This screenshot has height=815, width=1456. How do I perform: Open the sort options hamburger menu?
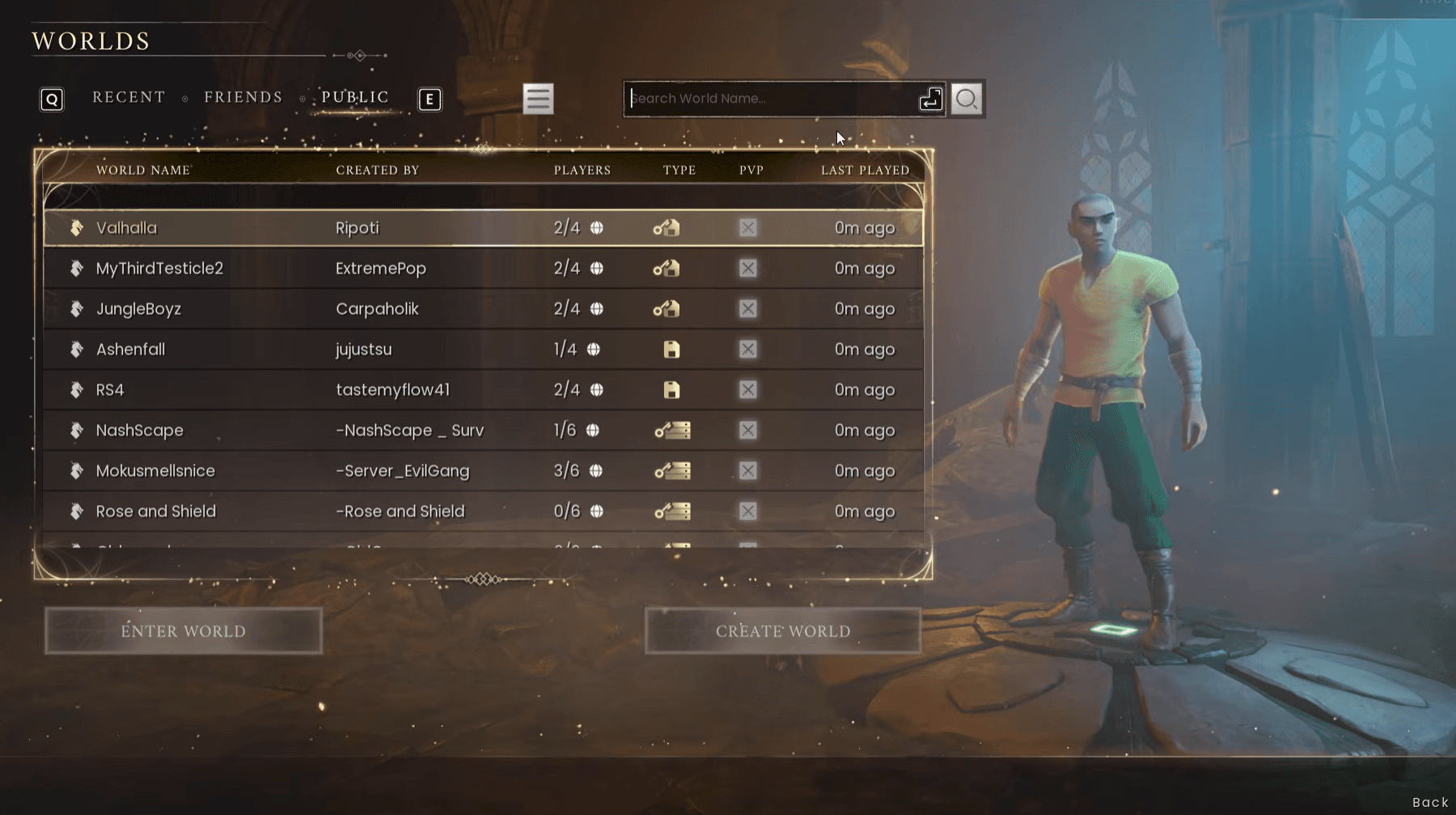538,99
